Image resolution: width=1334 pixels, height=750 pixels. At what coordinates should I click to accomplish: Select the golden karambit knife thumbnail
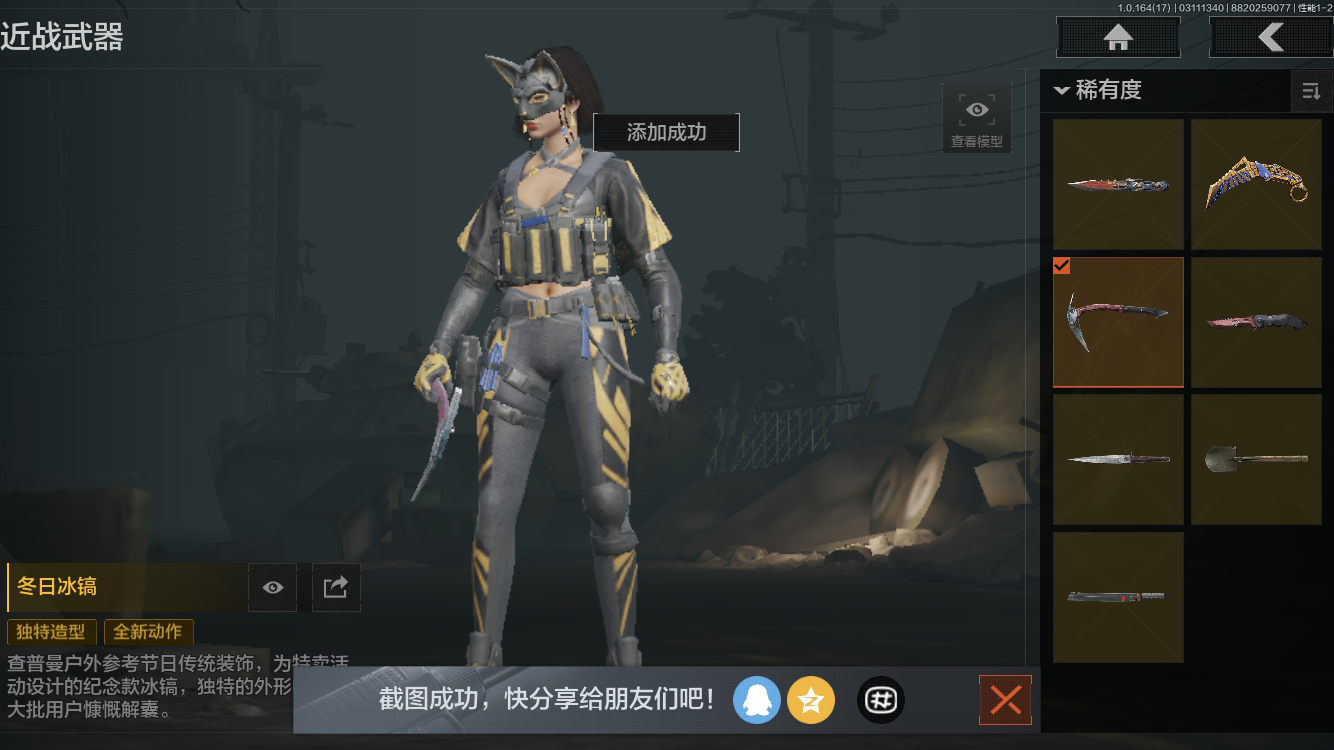[x=1257, y=183]
